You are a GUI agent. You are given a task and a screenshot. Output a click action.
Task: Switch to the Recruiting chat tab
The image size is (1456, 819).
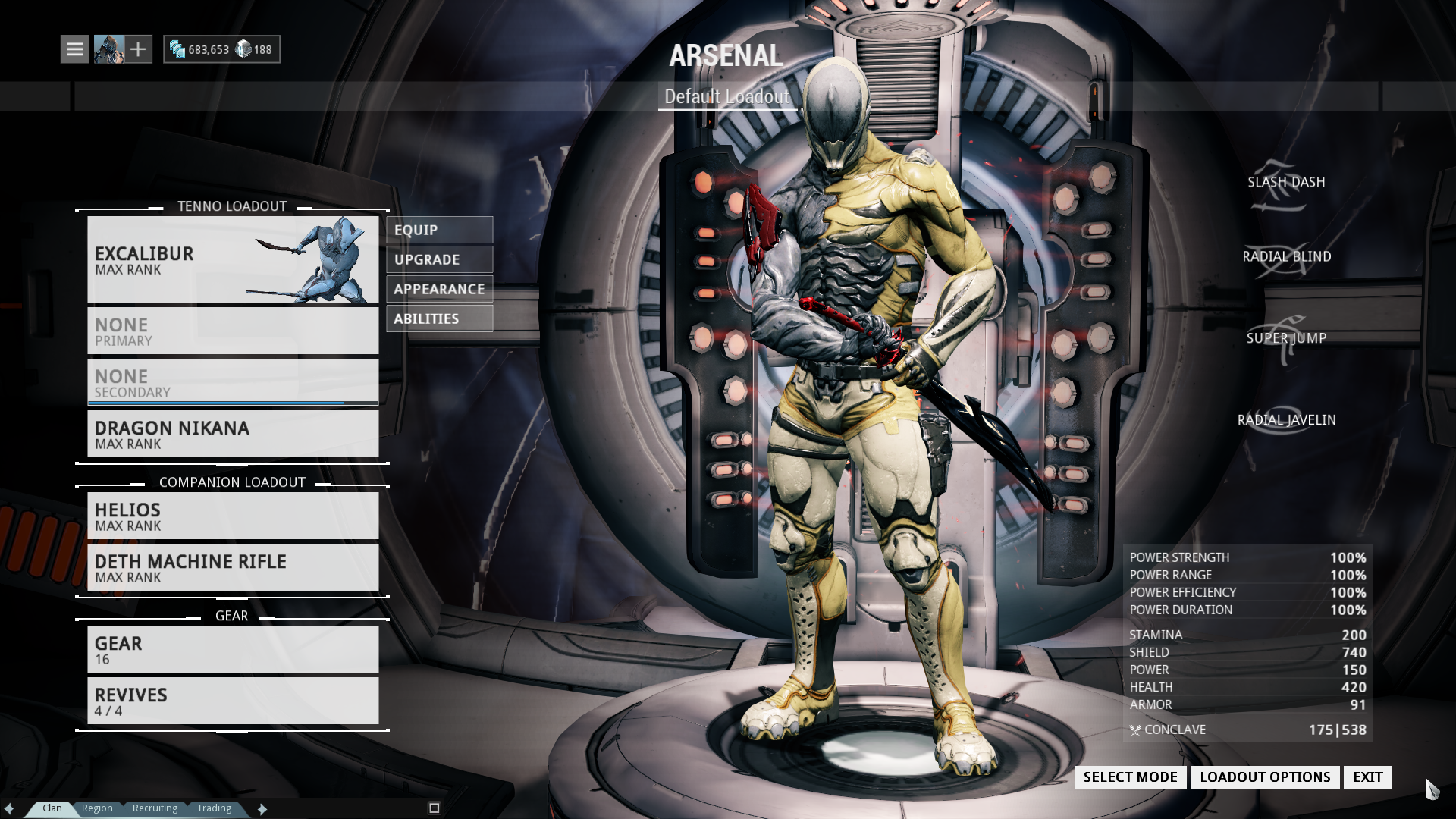tap(155, 808)
